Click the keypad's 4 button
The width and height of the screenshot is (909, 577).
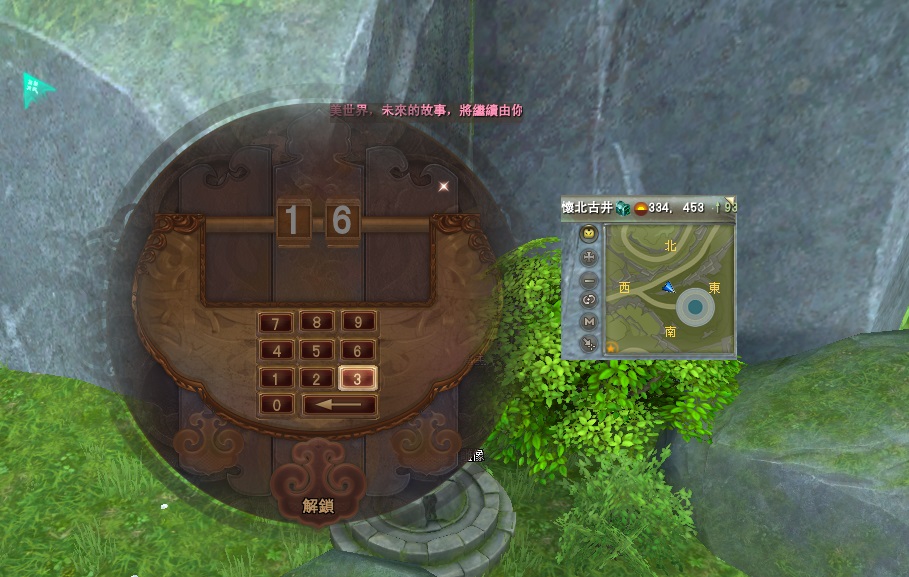point(276,351)
